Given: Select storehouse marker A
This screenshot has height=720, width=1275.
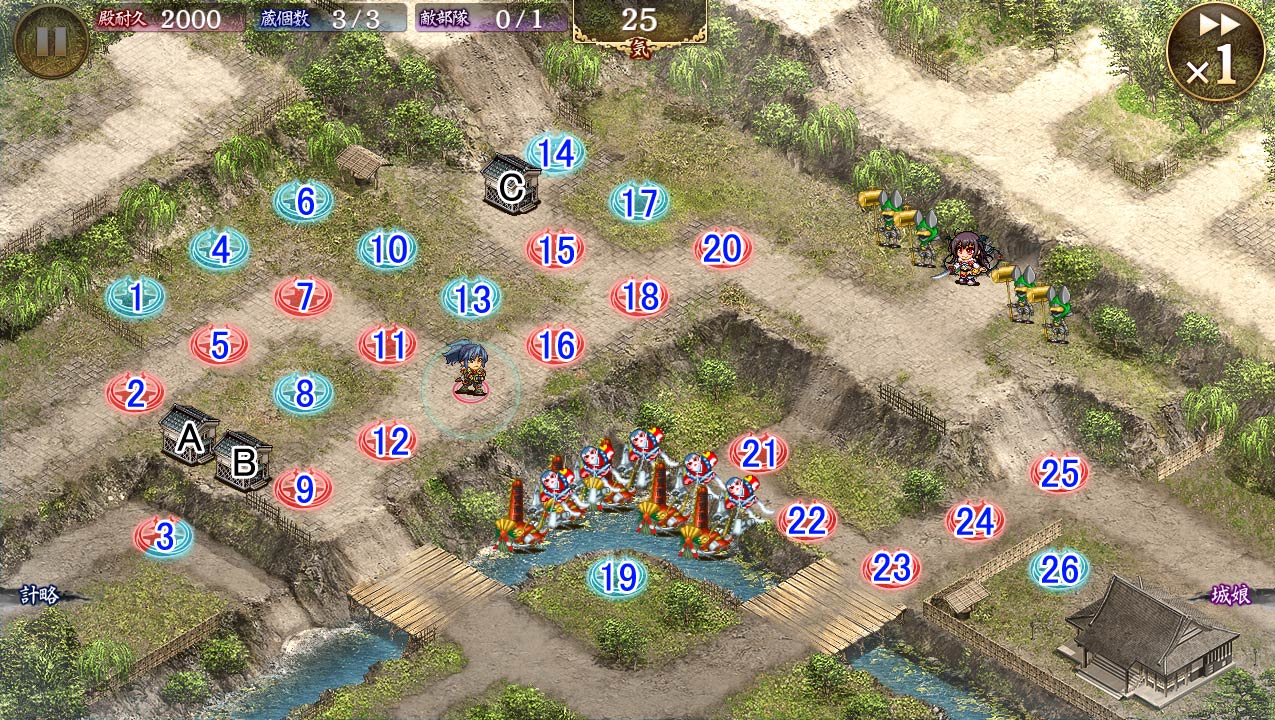Looking at the screenshot, I should click(x=189, y=436).
